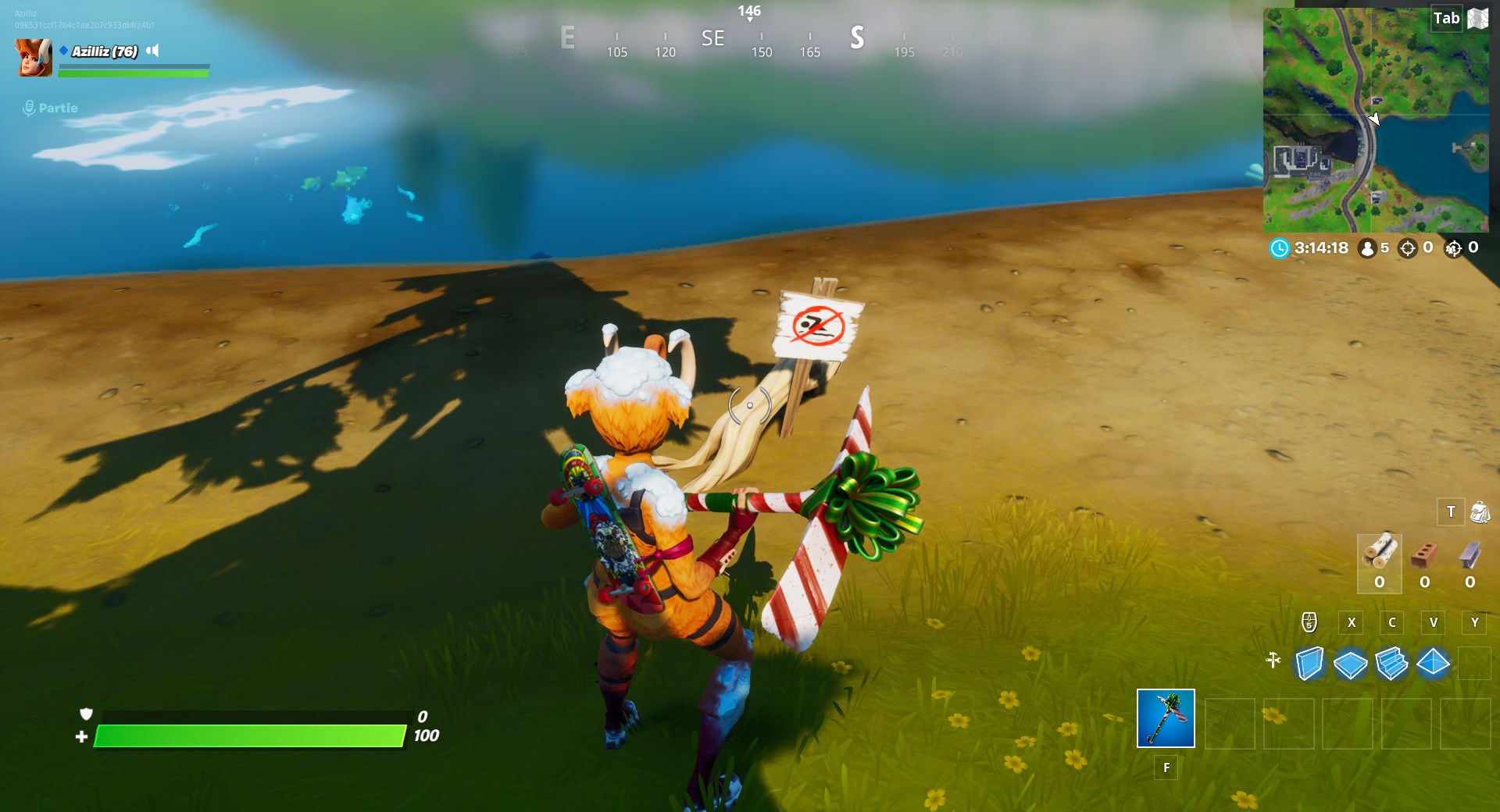Image resolution: width=1500 pixels, height=812 pixels.
Task: Mute the speaker icon beside Azilliz
Action: point(153,52)
